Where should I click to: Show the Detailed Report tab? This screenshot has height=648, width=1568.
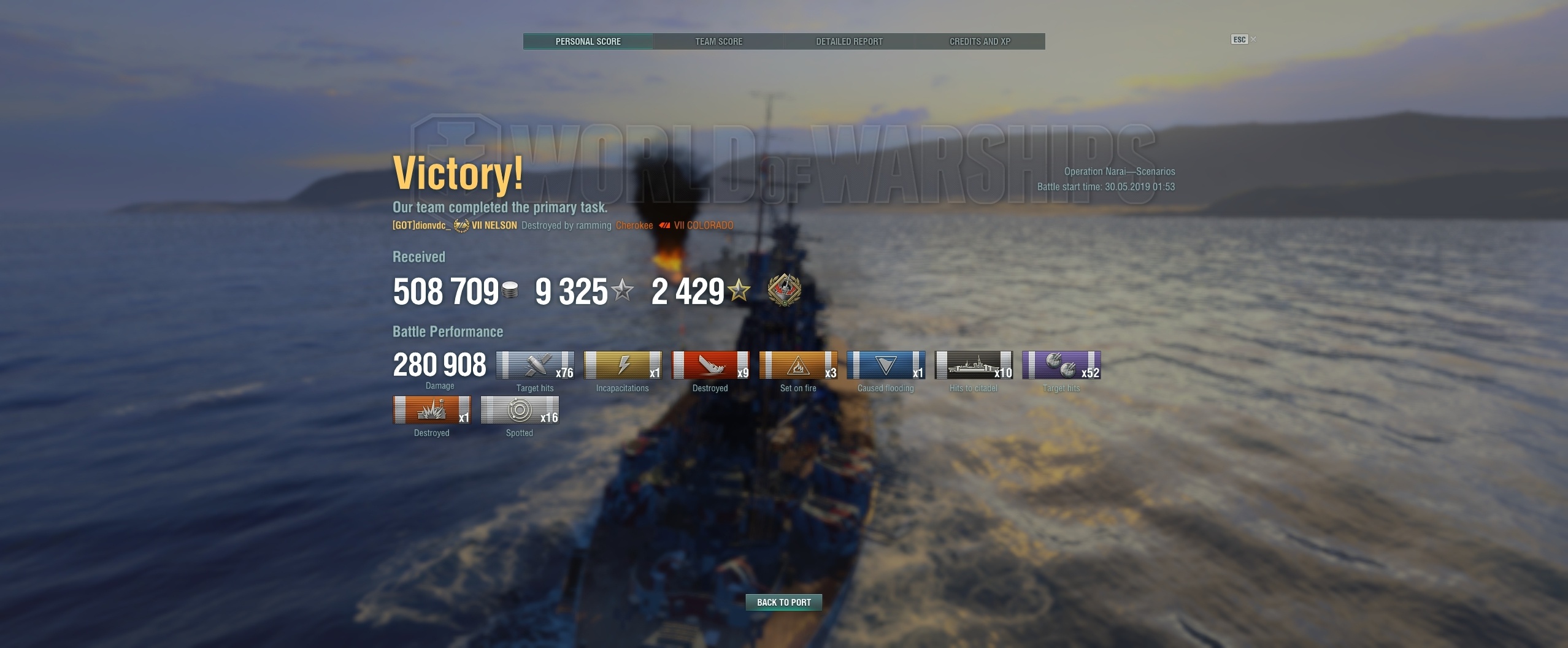[x=849, y=42]
